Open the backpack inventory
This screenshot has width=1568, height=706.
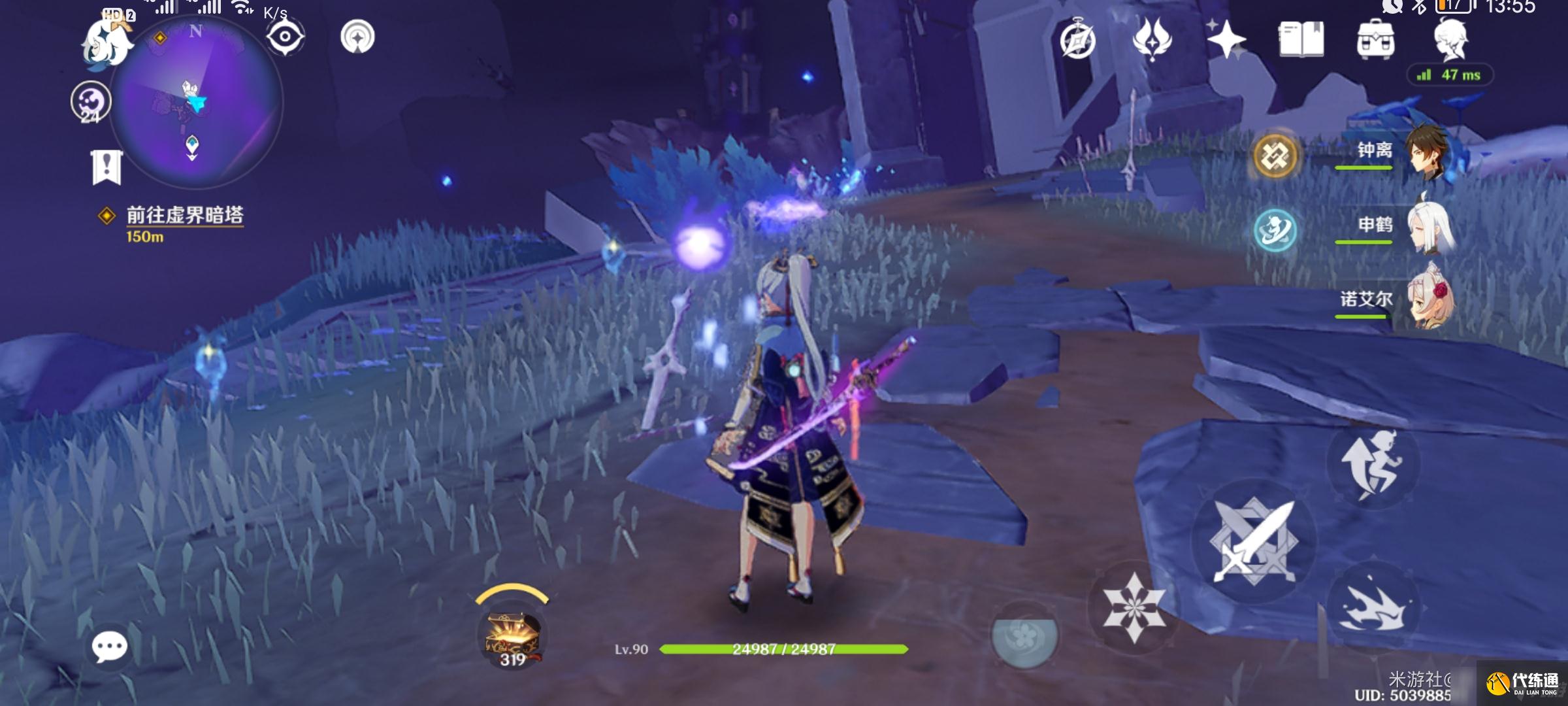pyautogui.click(x=1375, y=39)
